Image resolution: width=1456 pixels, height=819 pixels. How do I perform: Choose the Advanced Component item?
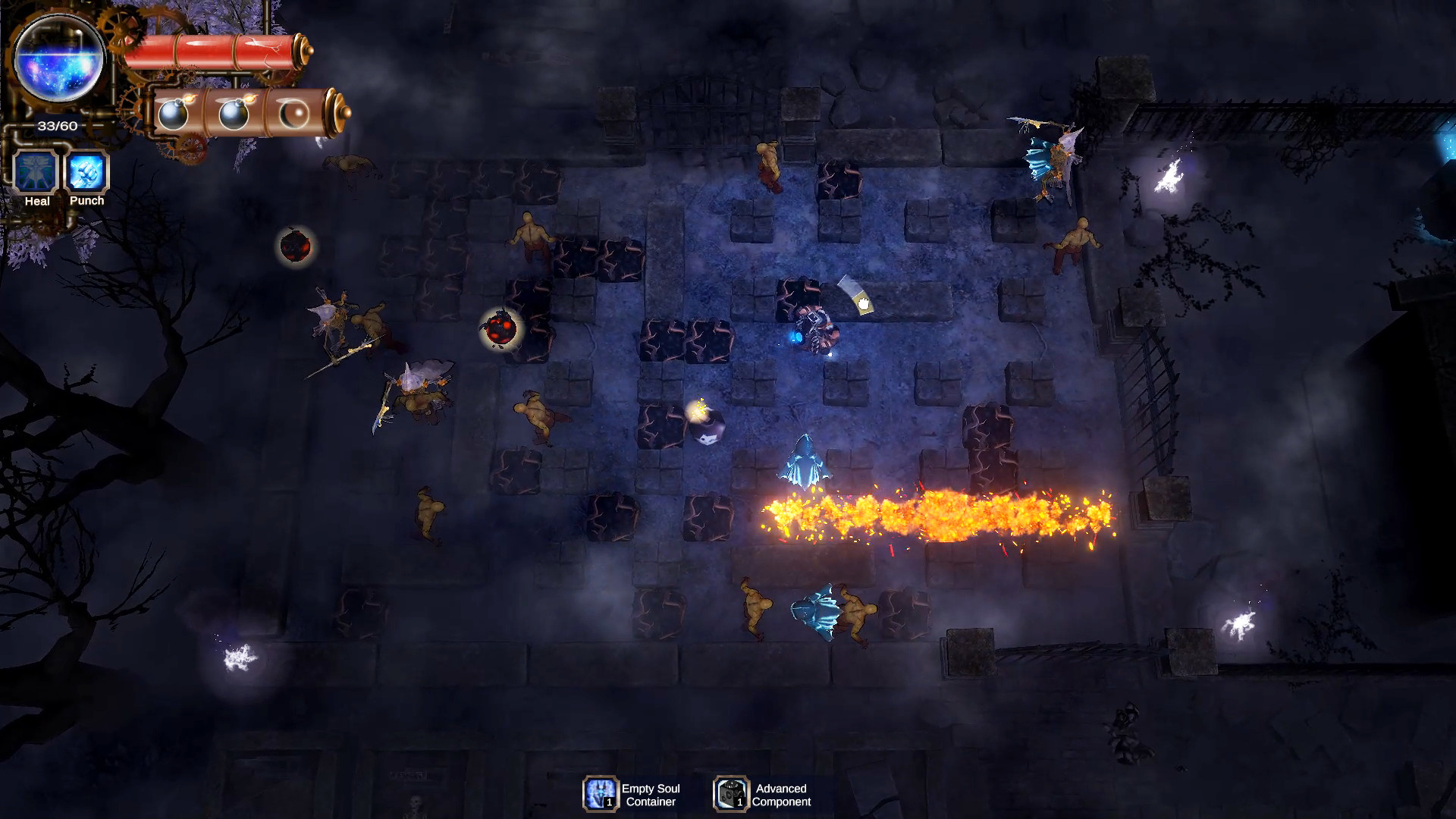pyautogui.click(x=731, y=794)
